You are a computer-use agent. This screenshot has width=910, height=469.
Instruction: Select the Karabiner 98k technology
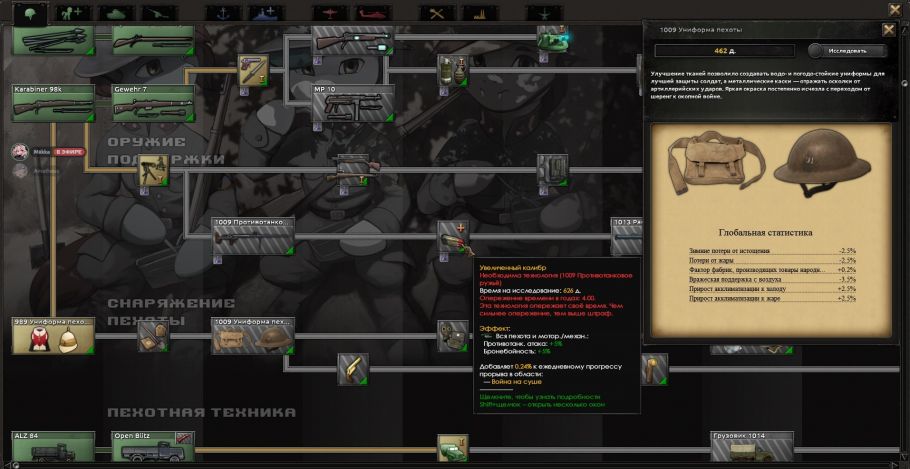click(x=52, y=103)
